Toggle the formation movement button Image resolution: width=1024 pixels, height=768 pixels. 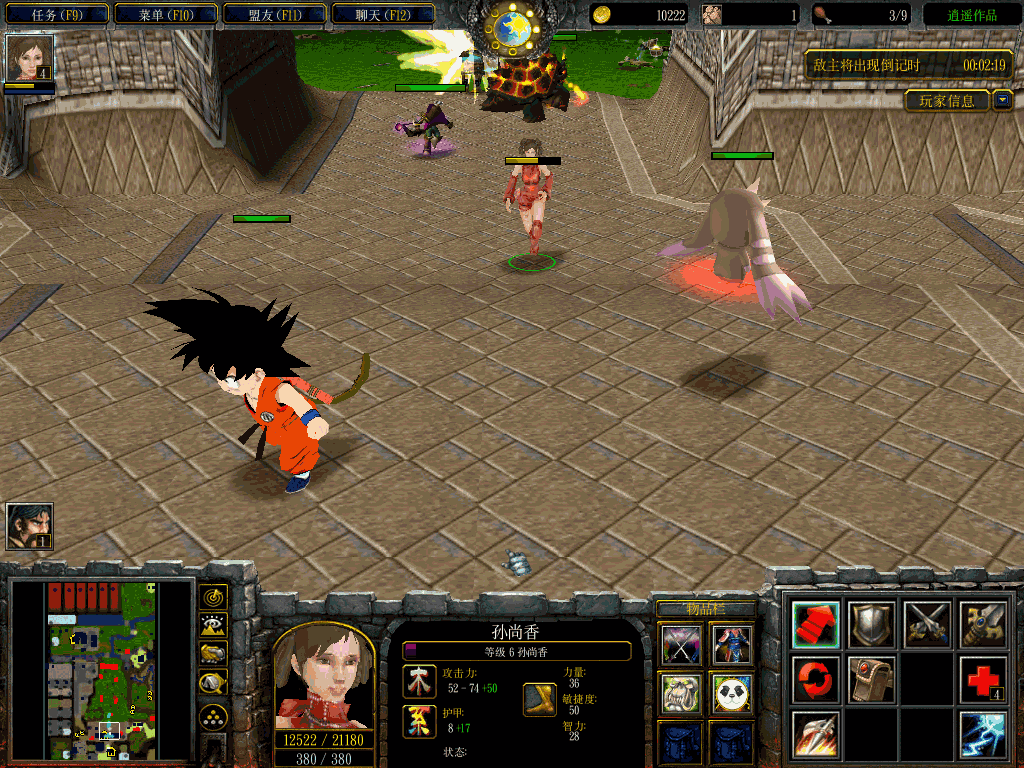pyautogui.click(x=213, y=716)
